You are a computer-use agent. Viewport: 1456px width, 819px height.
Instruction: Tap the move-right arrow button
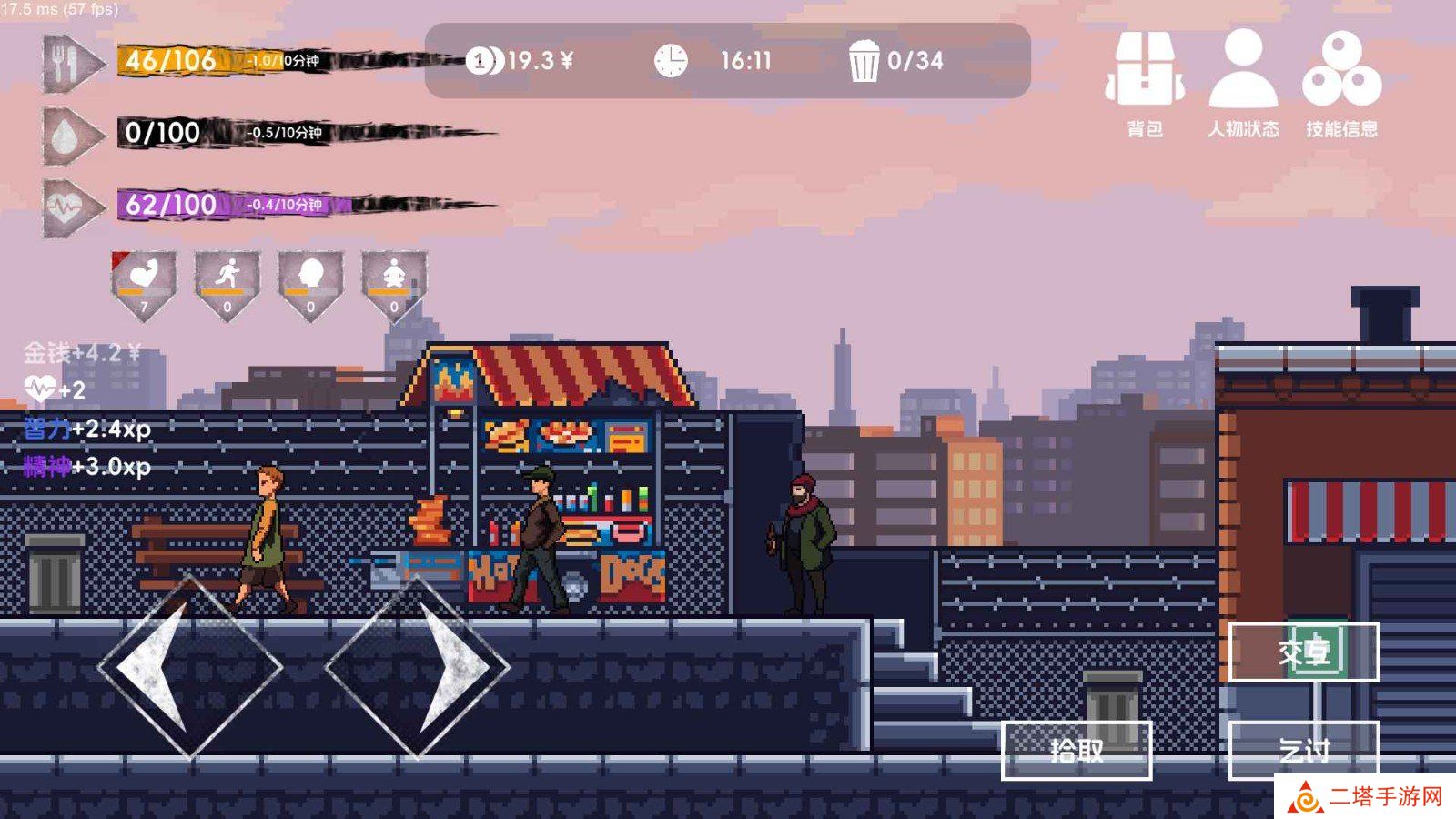point(417,667)
